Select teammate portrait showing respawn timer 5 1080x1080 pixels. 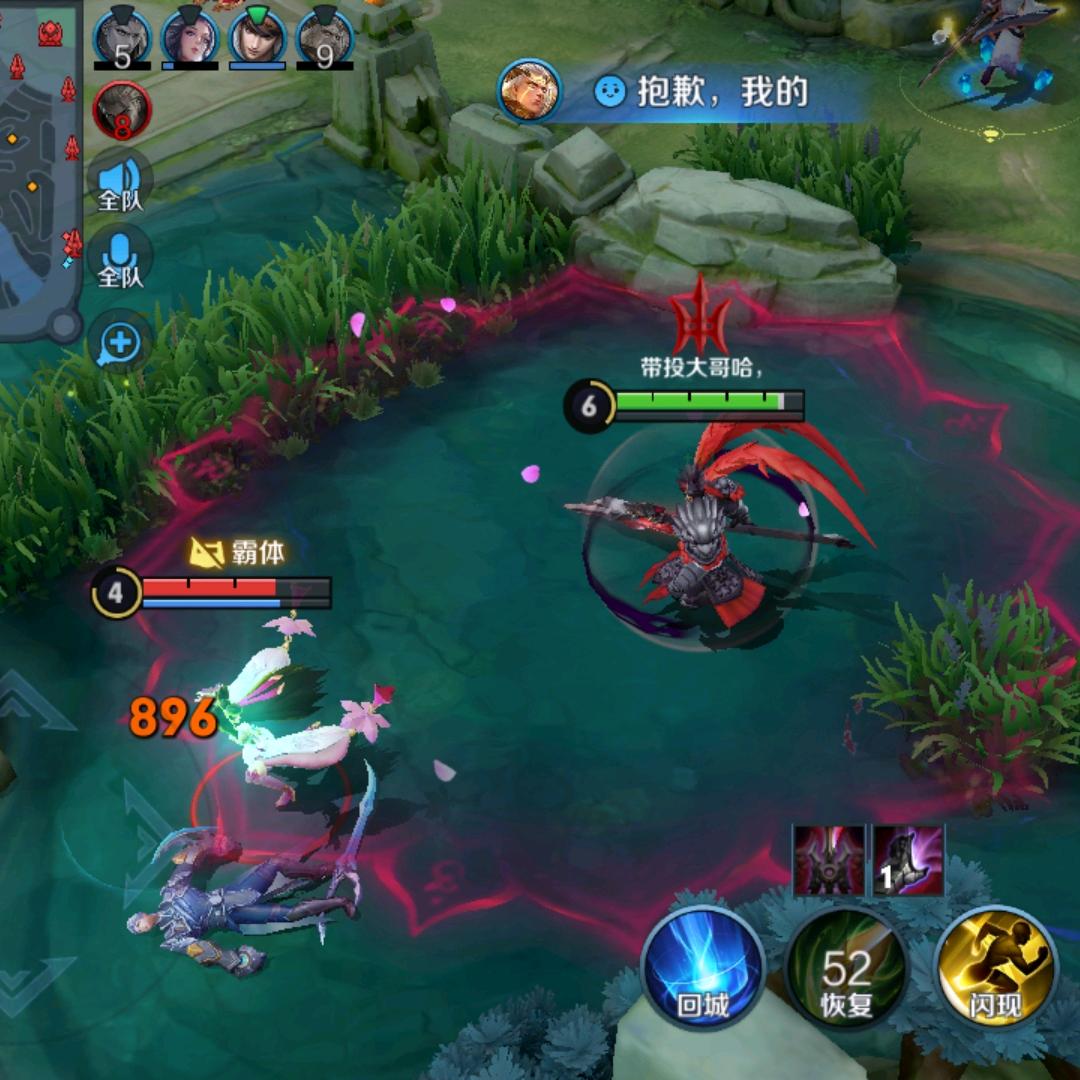point(122,38)
